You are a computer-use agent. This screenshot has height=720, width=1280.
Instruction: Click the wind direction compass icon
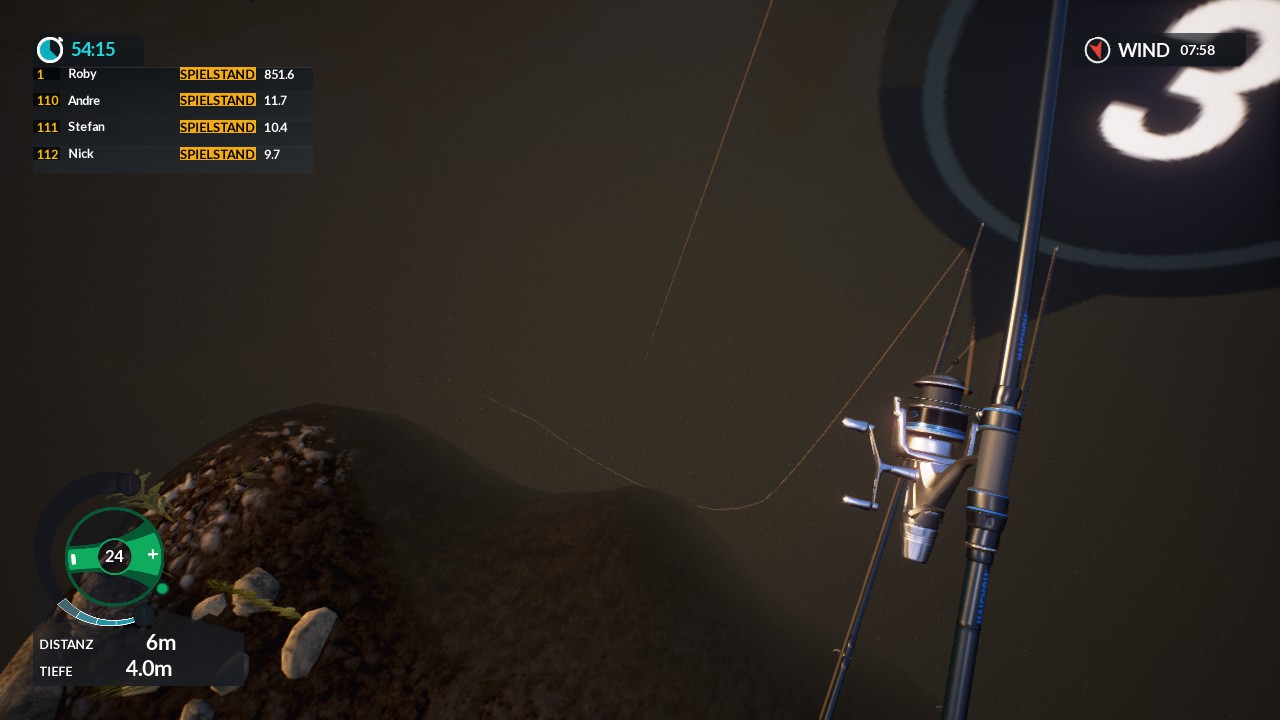coord(1097,50)
